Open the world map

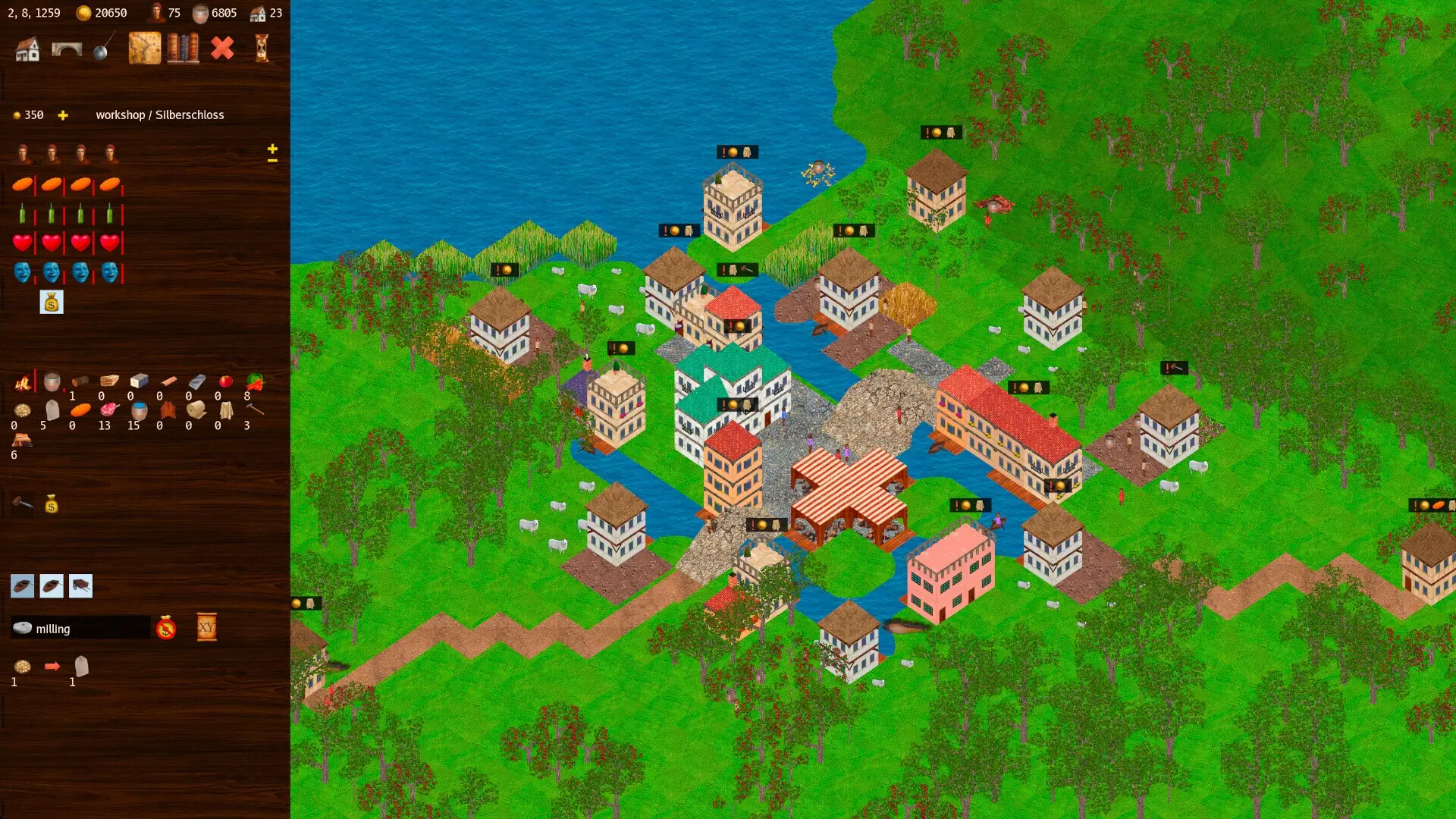tap(145, 49)
